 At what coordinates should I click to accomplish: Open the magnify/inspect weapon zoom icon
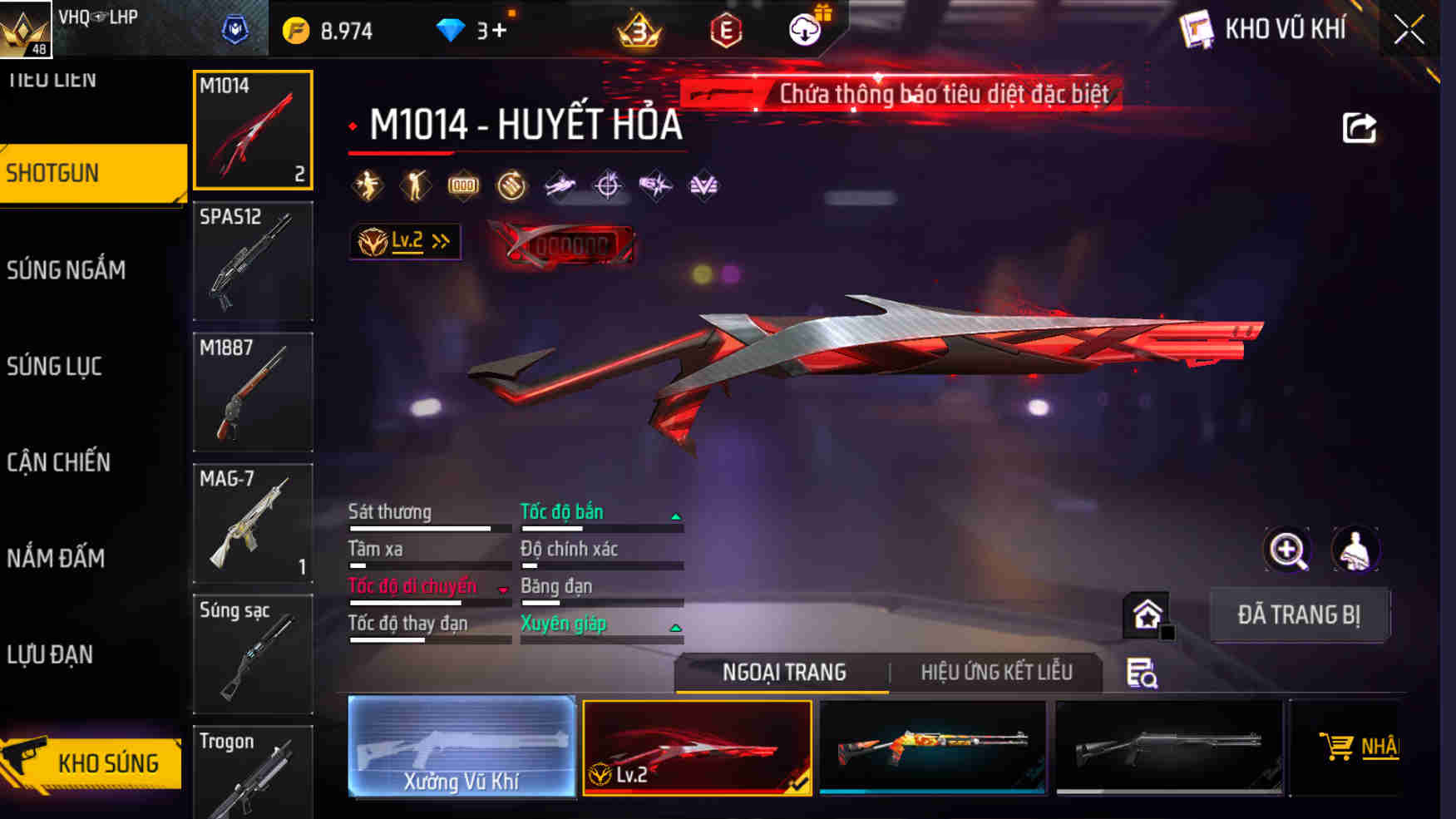tap(1286, 550)
